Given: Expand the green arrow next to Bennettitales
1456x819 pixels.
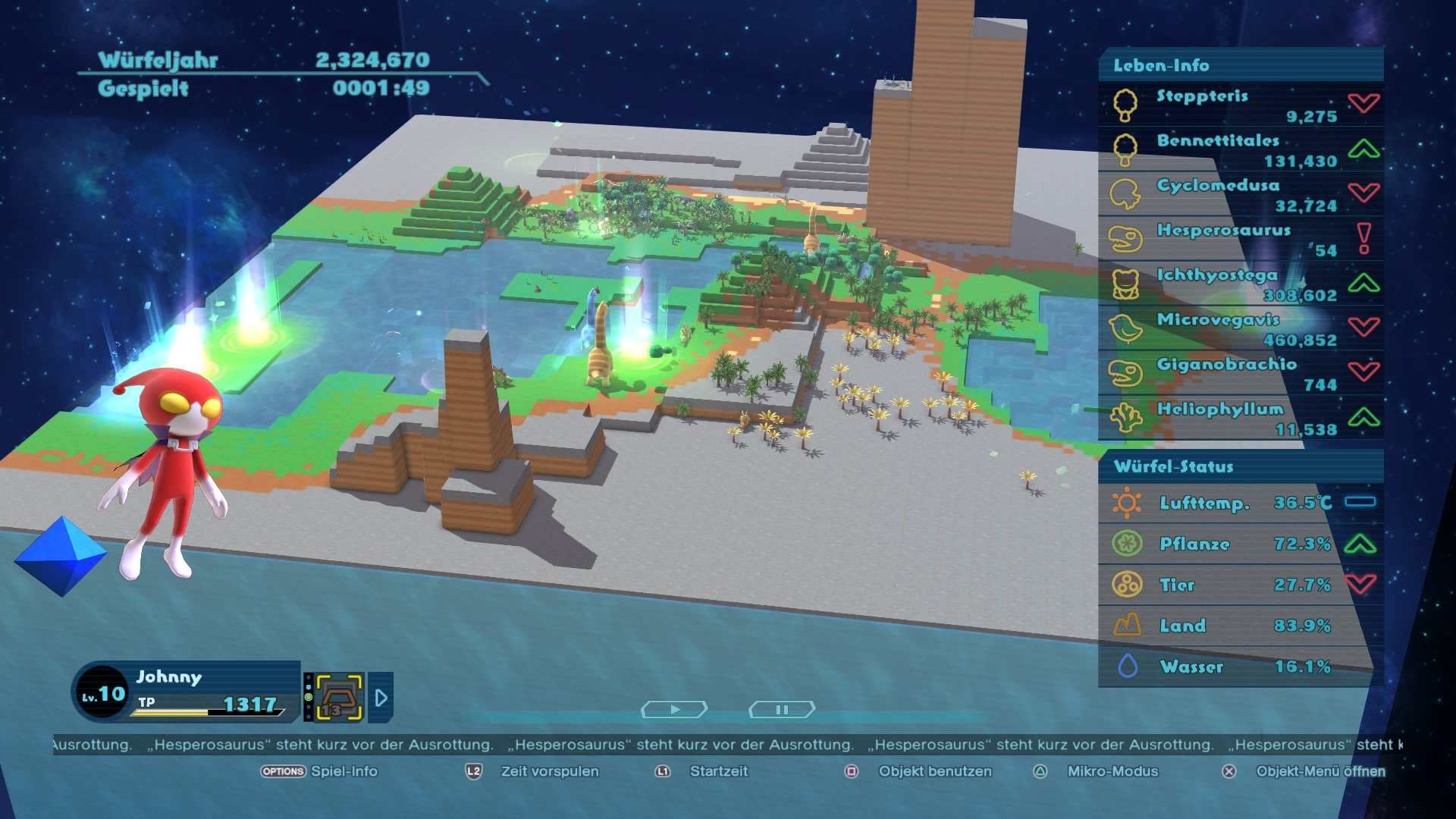Looking at the screenshot, I should 1364,148.
